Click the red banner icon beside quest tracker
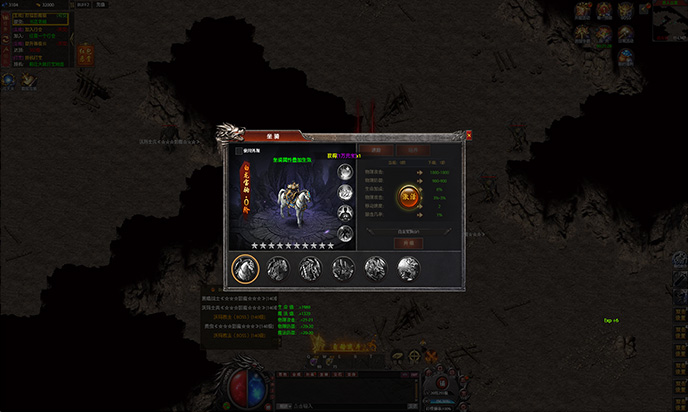Viewport: 688px width, 412px height. pyautogui.click(x=86, y=54)
